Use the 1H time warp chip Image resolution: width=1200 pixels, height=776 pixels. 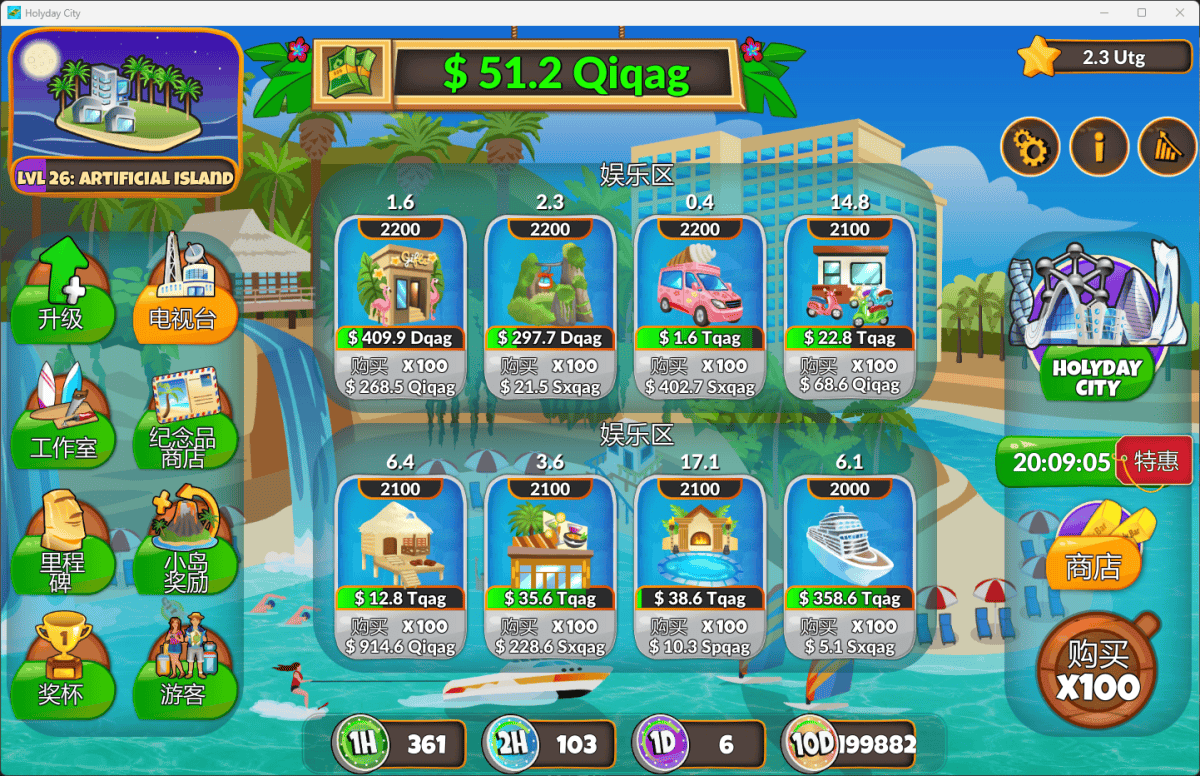[400, 744]
